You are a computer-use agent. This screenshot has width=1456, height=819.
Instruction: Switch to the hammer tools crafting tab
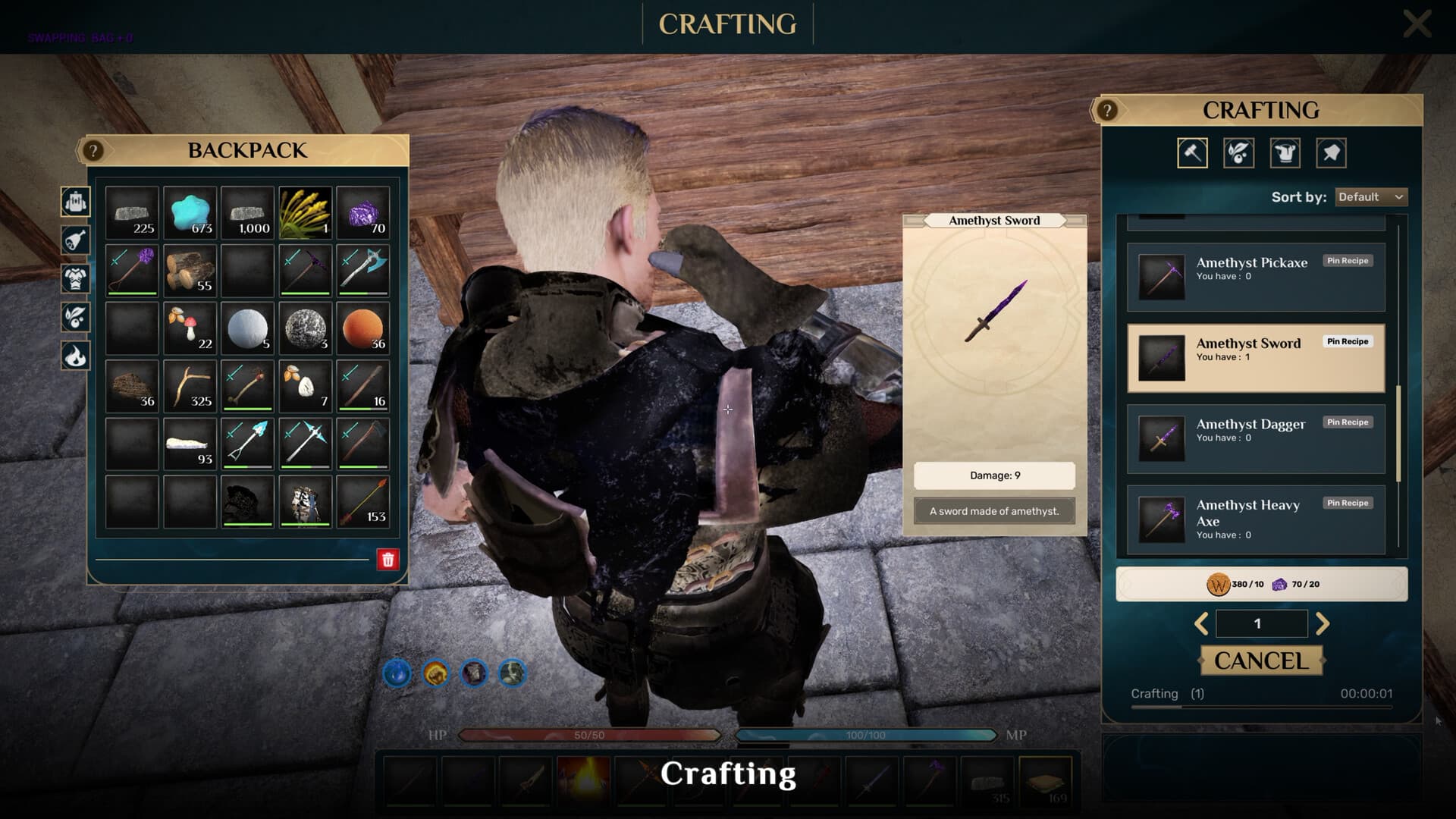(1192, 153)
